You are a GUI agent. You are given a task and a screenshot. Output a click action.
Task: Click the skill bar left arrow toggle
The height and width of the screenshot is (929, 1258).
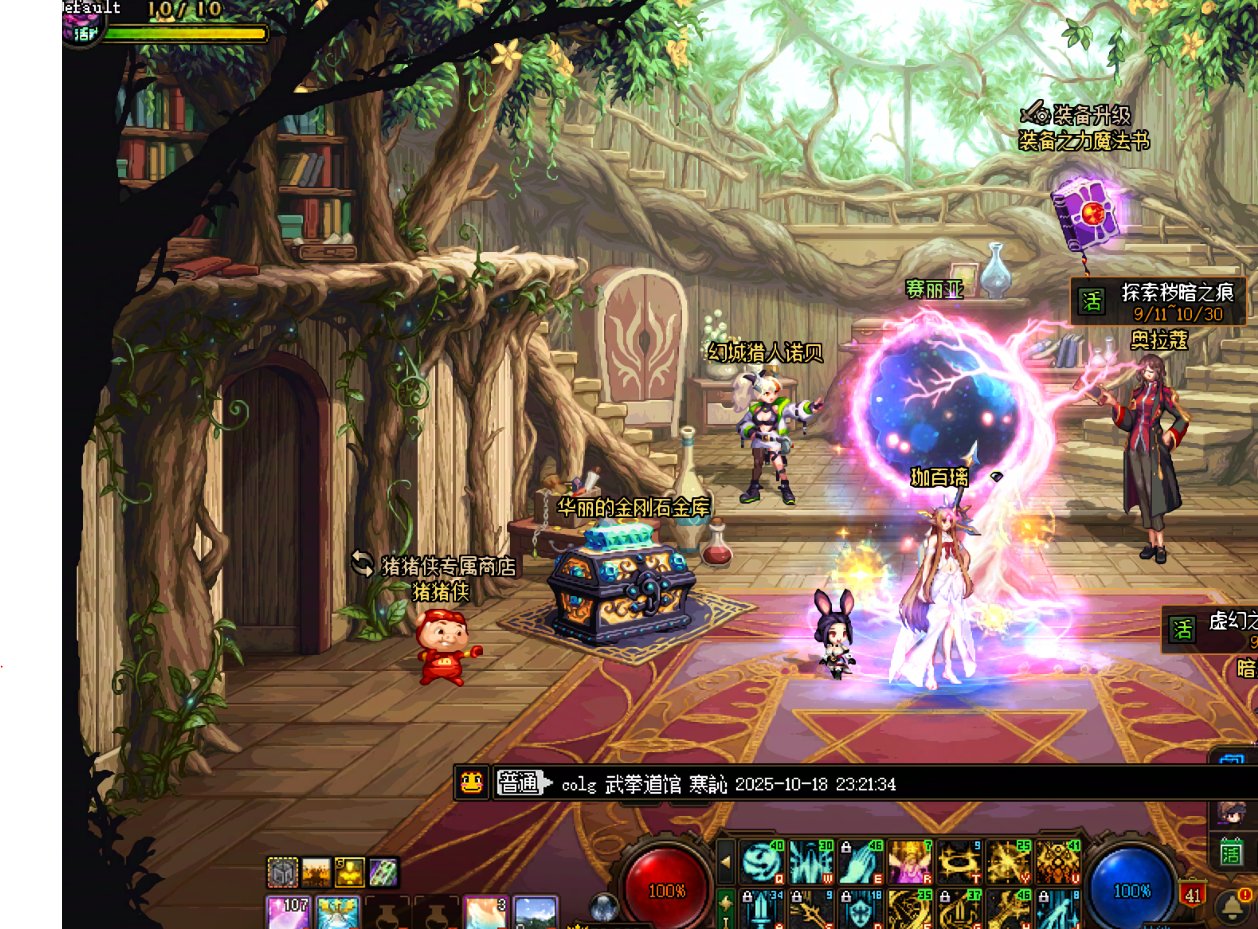(725, 861)
